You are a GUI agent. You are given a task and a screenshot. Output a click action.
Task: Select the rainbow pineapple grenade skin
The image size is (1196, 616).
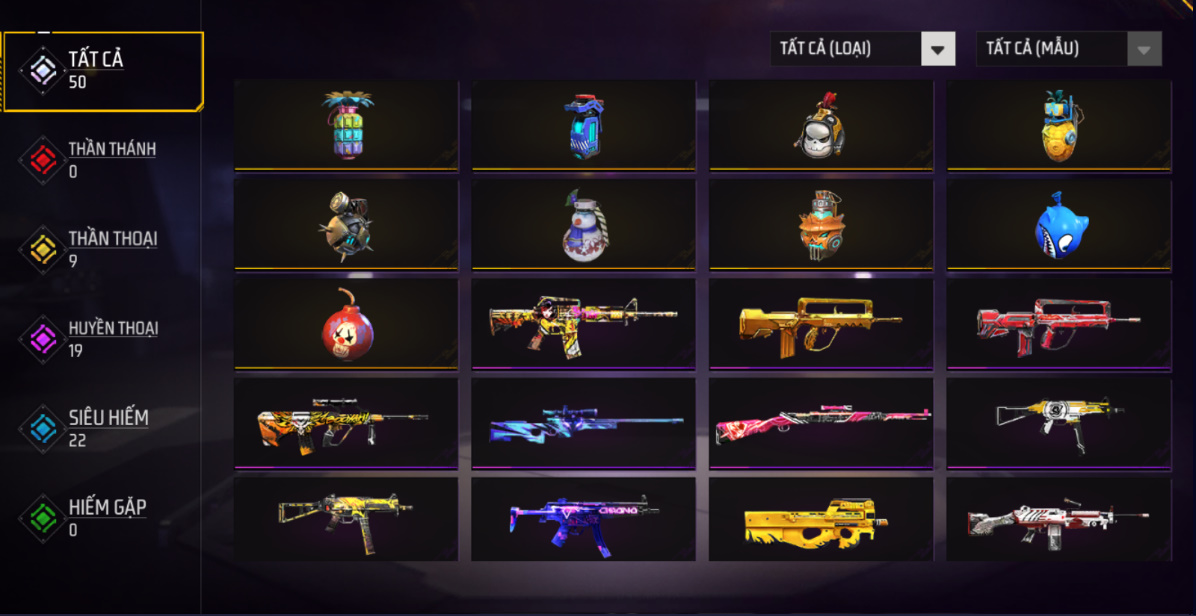pos(347,125)
